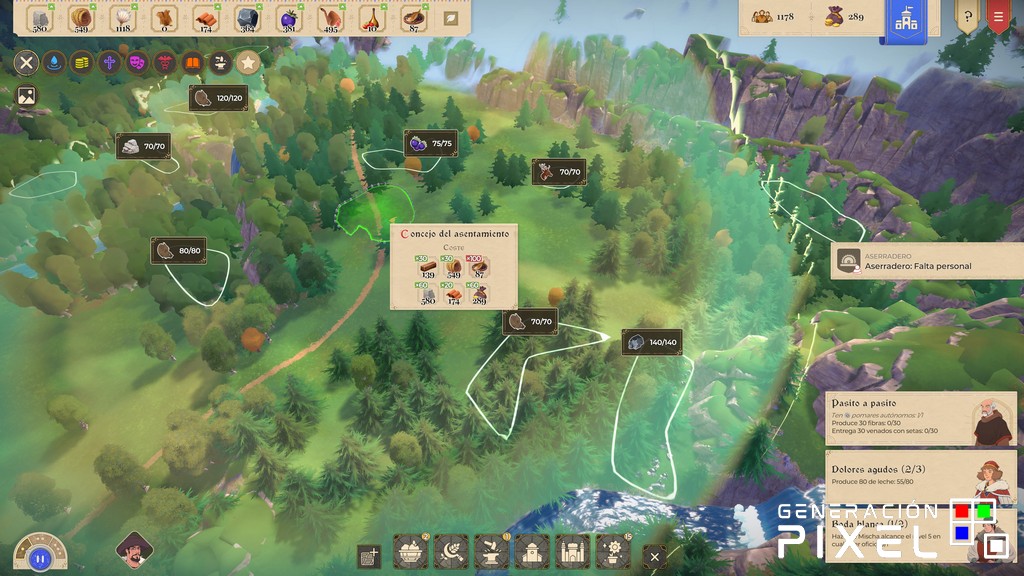
Task: Open the help question mark banner
Action: click(x=967, y=17)
